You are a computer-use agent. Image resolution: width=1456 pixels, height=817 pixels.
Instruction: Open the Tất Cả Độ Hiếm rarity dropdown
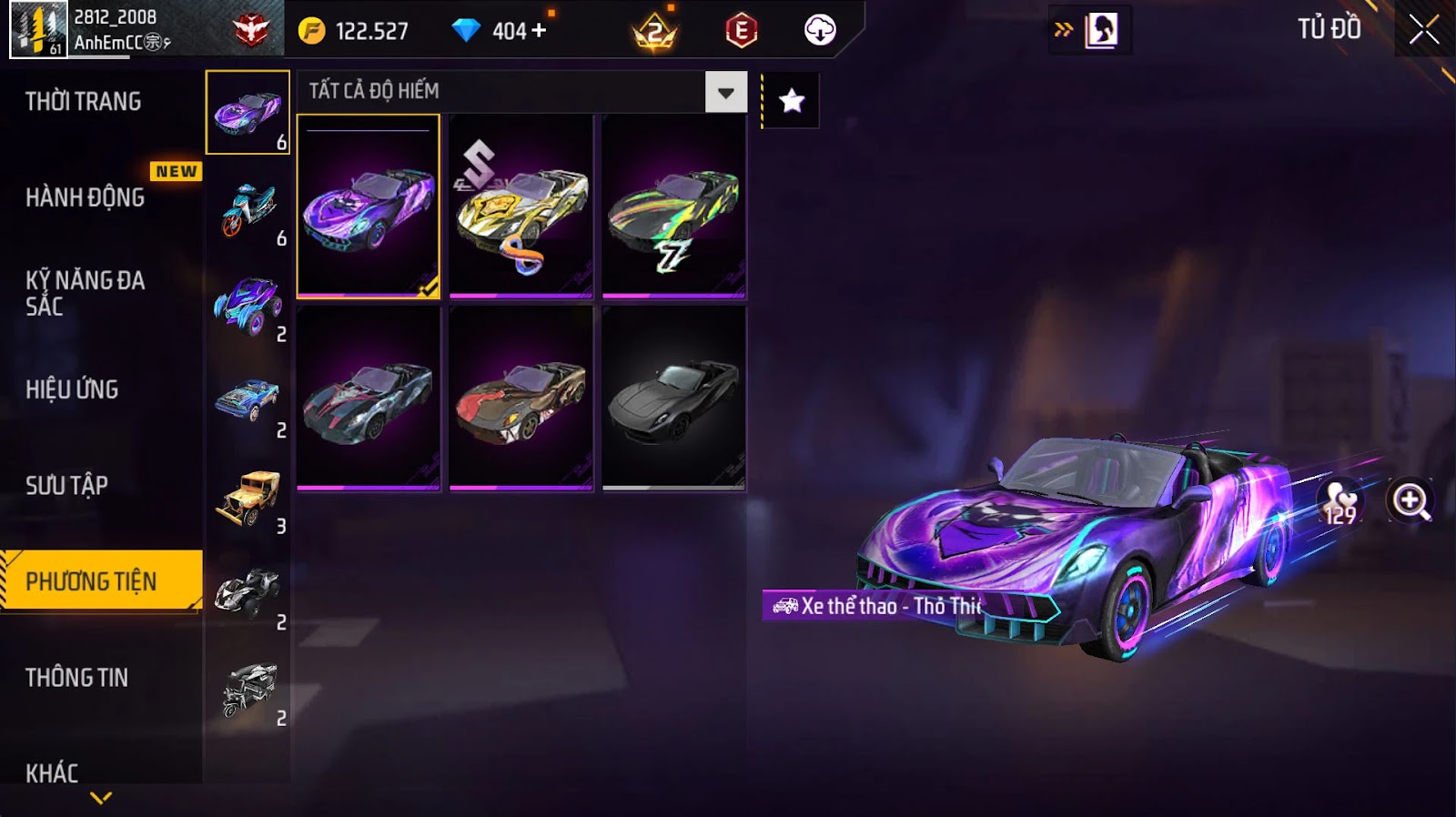pyautogui.click(x=725, y=92)
